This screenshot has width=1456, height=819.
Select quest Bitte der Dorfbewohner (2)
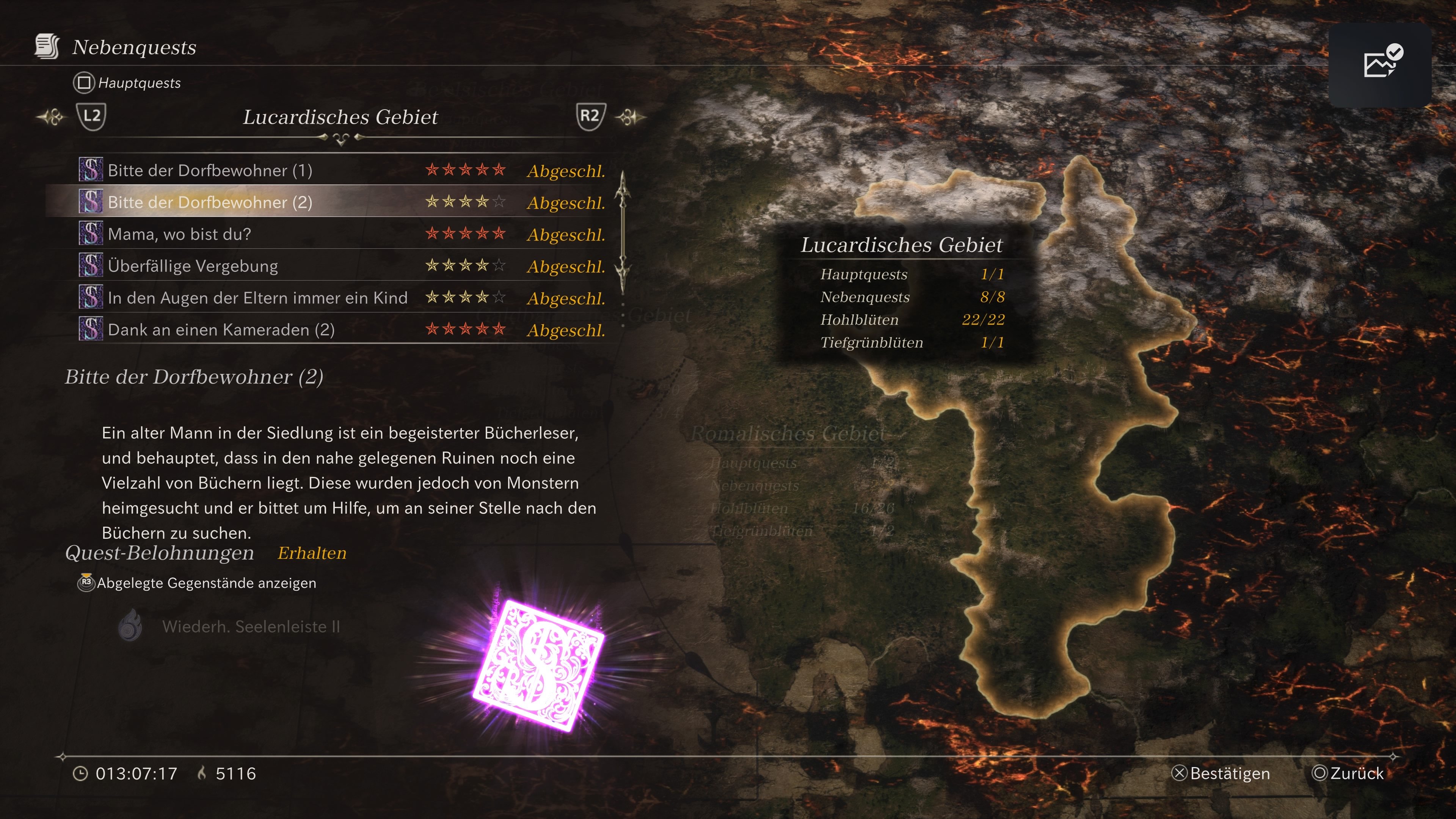(341, 202)
